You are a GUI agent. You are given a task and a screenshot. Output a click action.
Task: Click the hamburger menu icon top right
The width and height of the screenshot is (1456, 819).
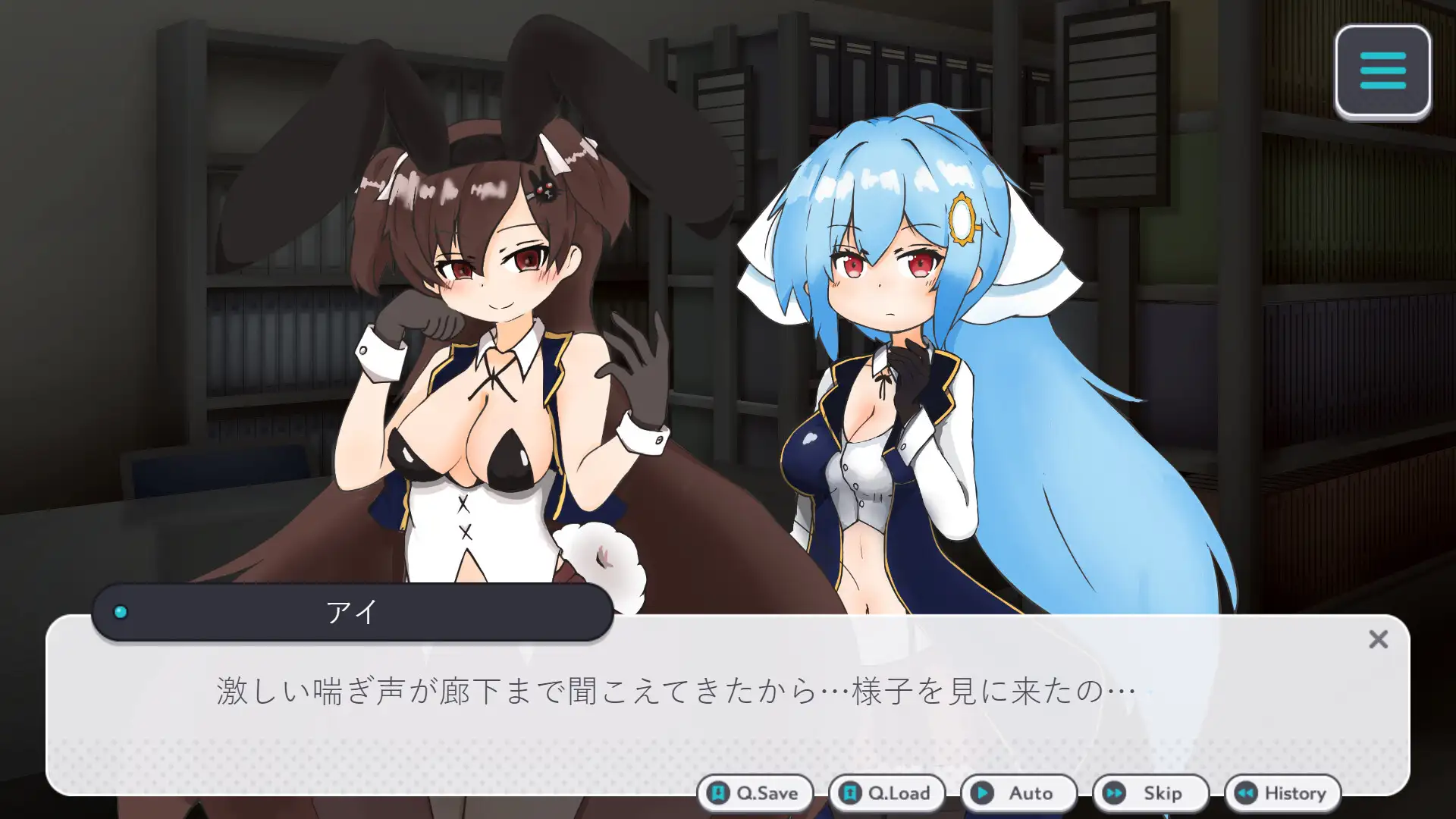[x=1382, y=70]
